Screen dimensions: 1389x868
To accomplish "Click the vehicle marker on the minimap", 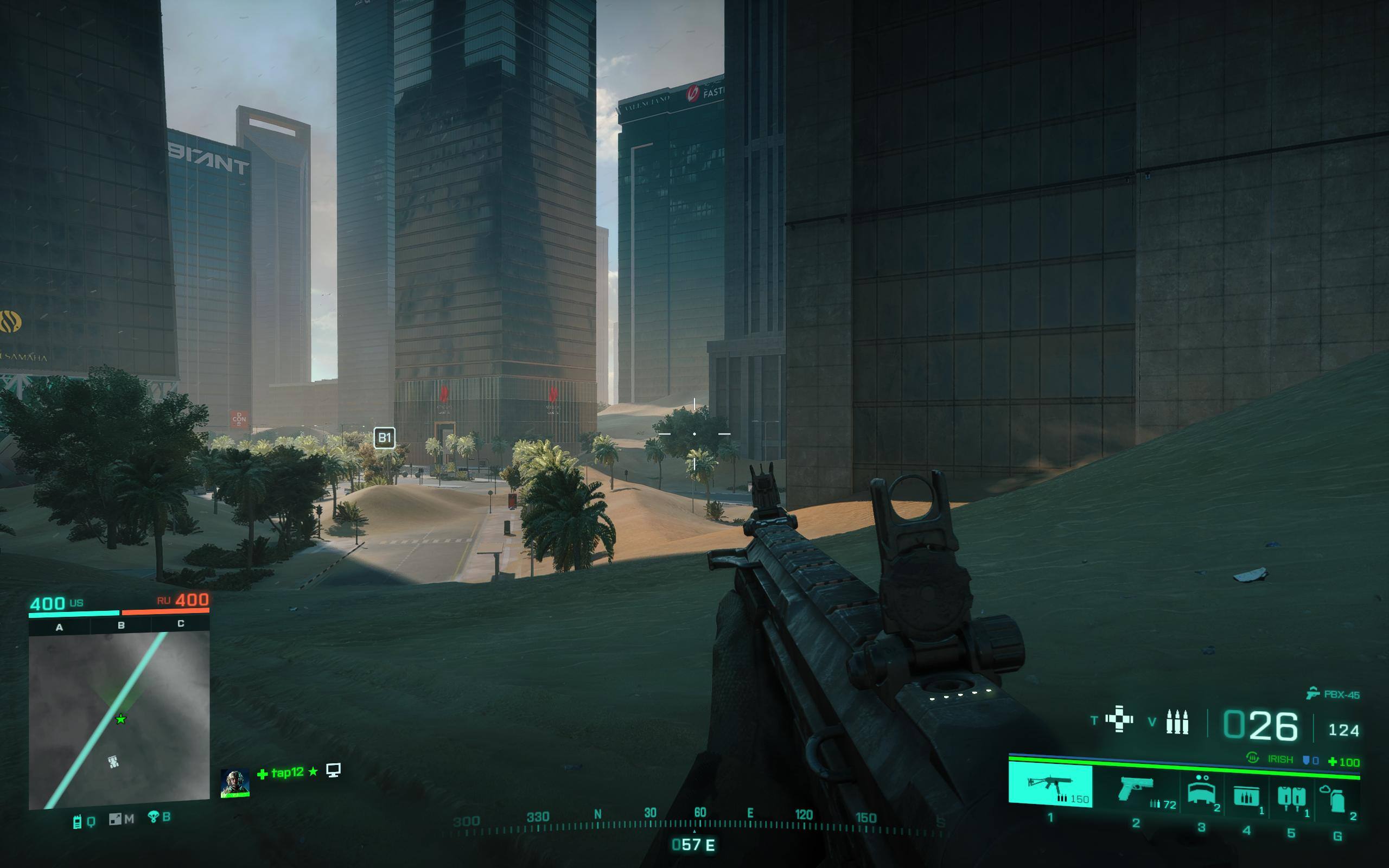I will point(113,762).
